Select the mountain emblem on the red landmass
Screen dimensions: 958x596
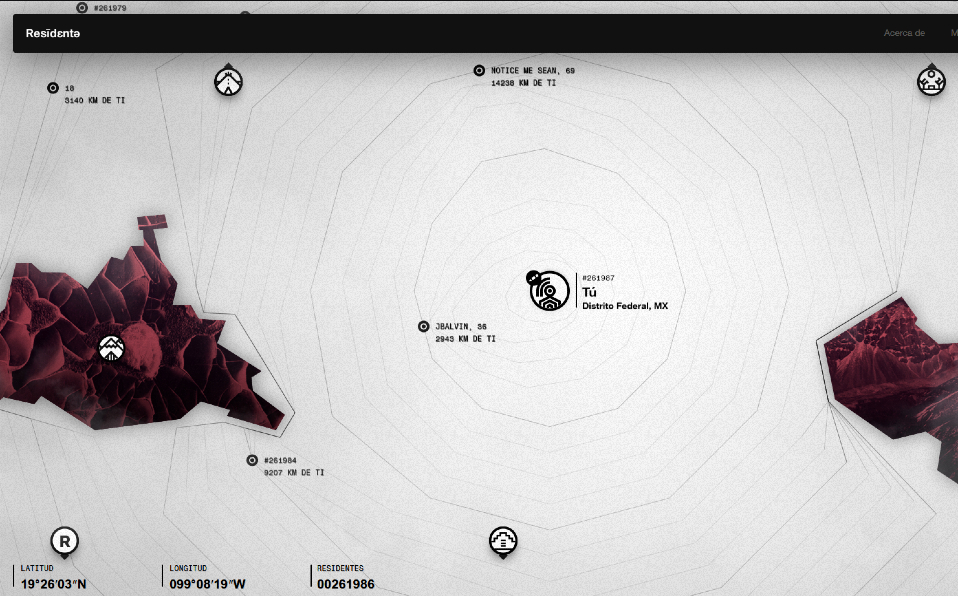tap(111, 348)
